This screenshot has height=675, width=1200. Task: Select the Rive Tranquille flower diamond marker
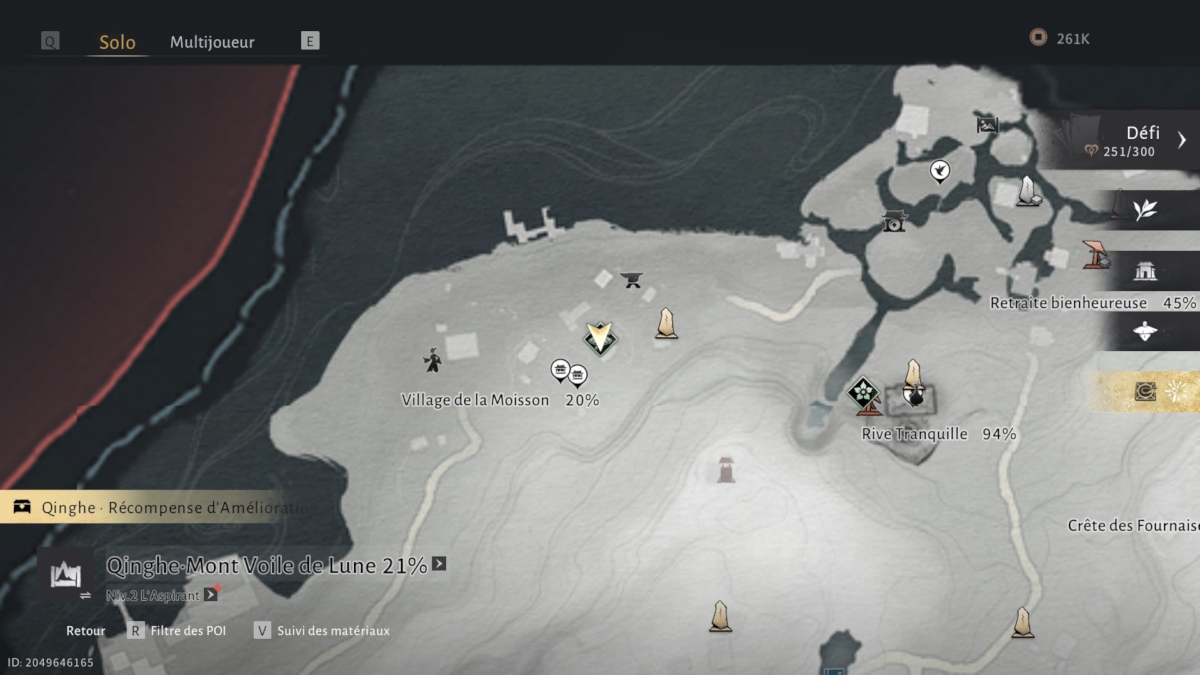click(x=863, y=392)
